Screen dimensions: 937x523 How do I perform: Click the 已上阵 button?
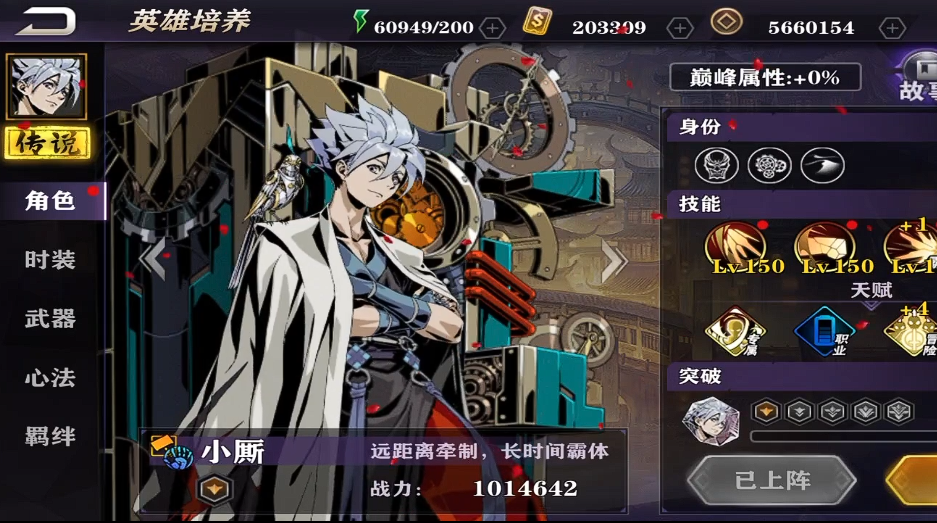772,480
